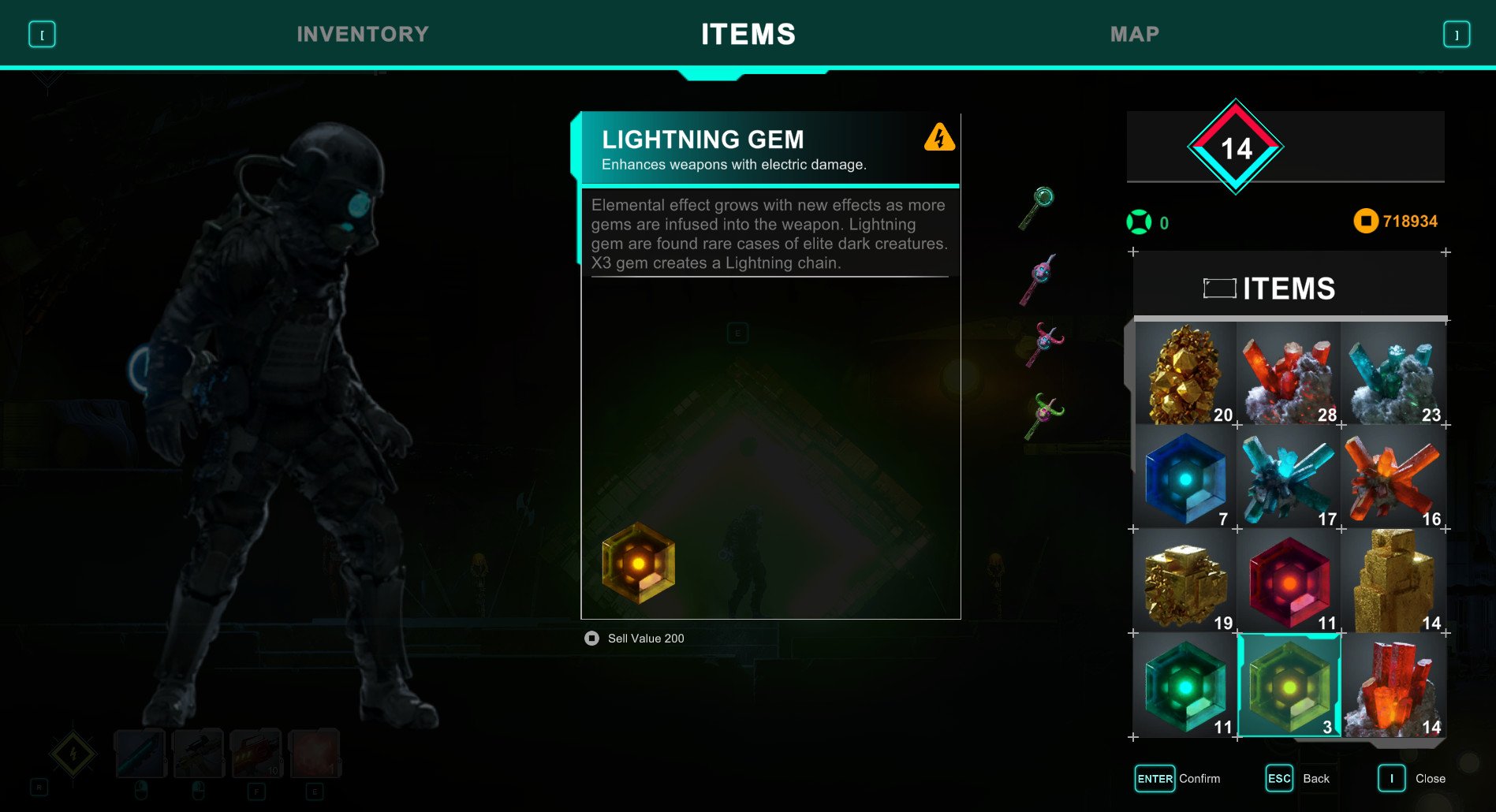Pick the glowing red crystal with 14

click(1393, 686)
